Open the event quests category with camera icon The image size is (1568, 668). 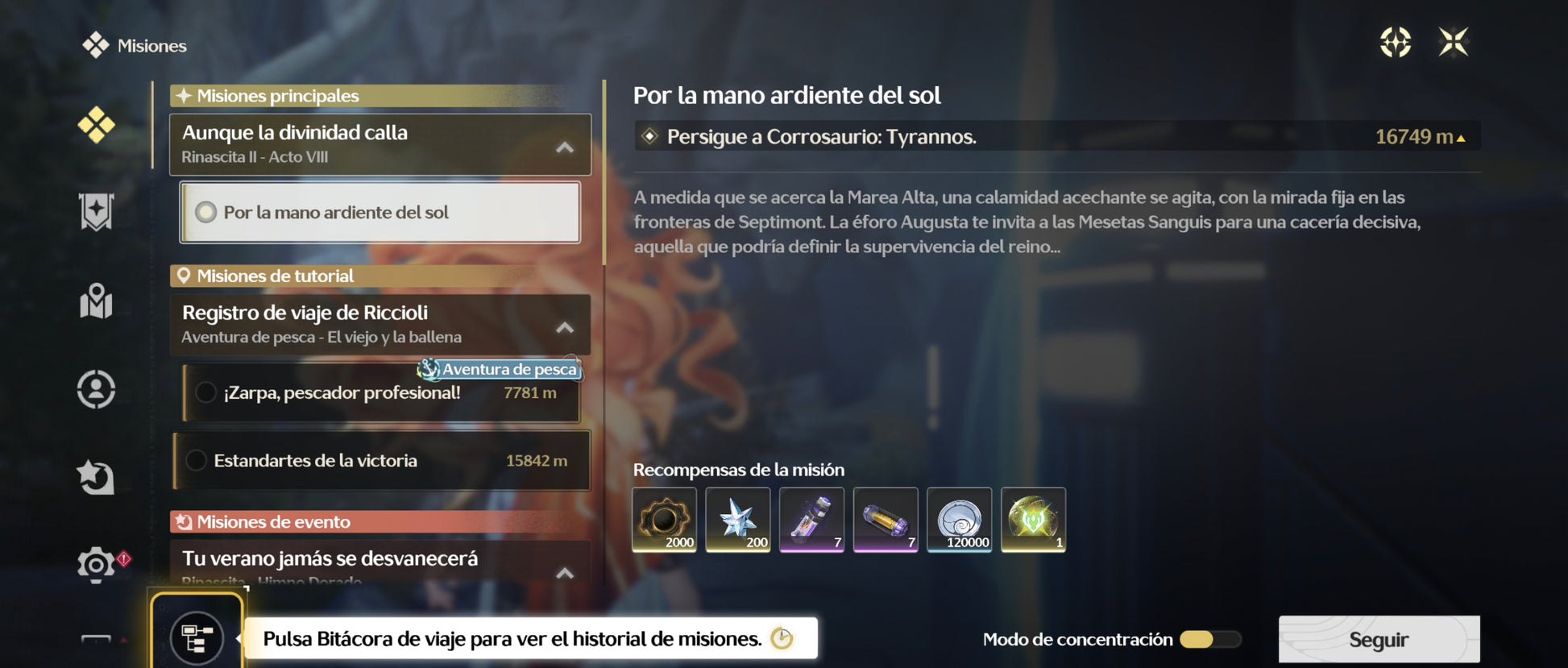pyautogui.click(x=96, y=564)
